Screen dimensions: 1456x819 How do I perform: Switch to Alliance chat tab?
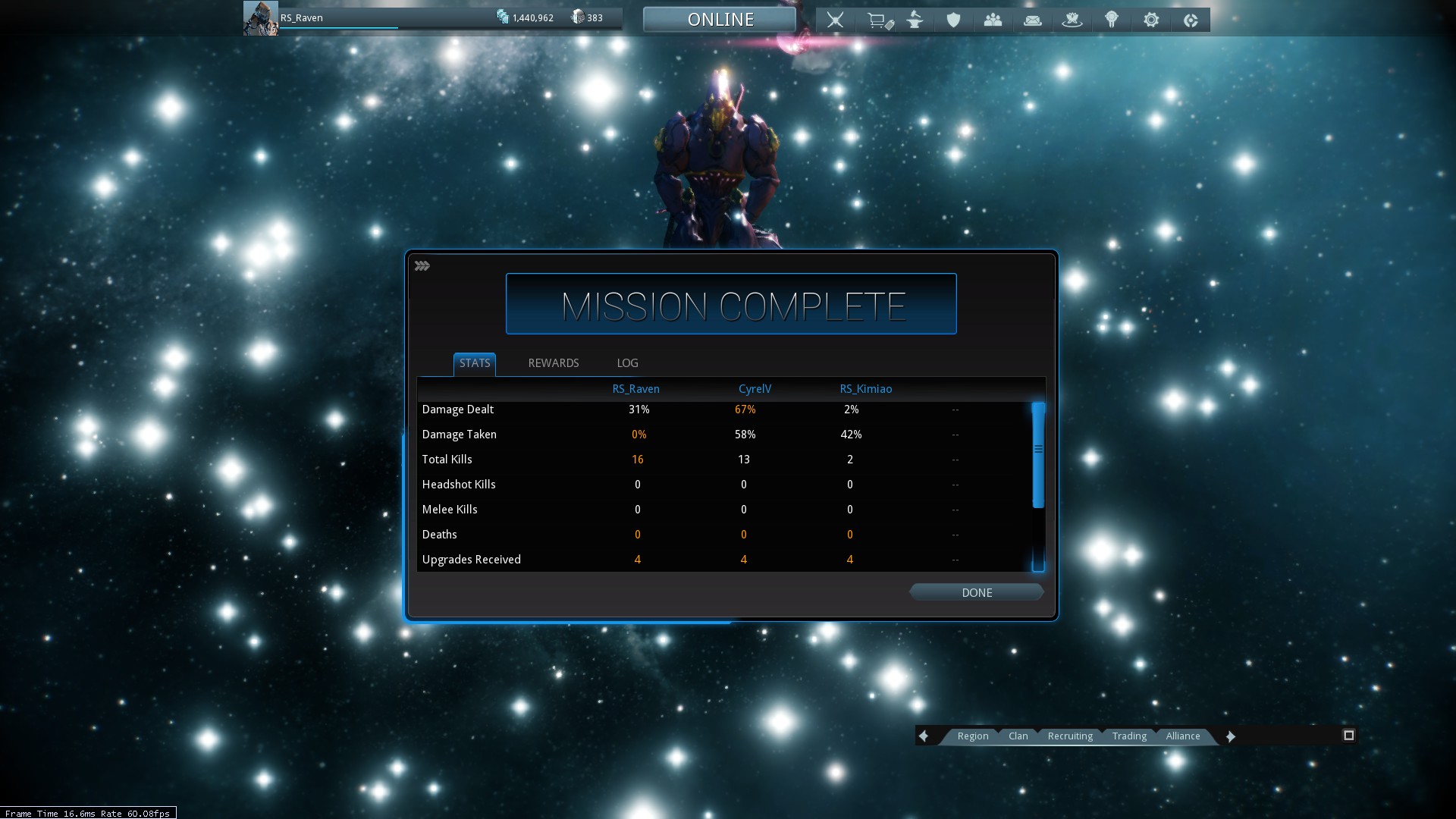[x=1182, y=736]
